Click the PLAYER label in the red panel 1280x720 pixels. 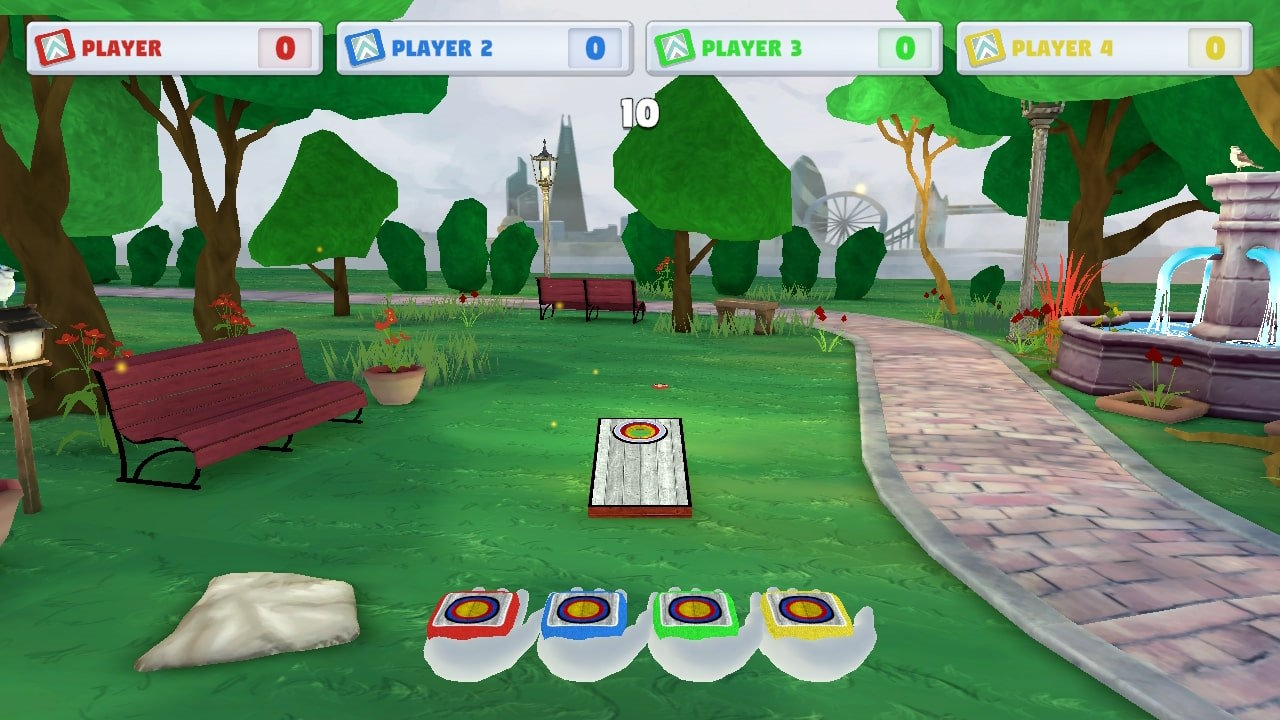click(123, 47)
